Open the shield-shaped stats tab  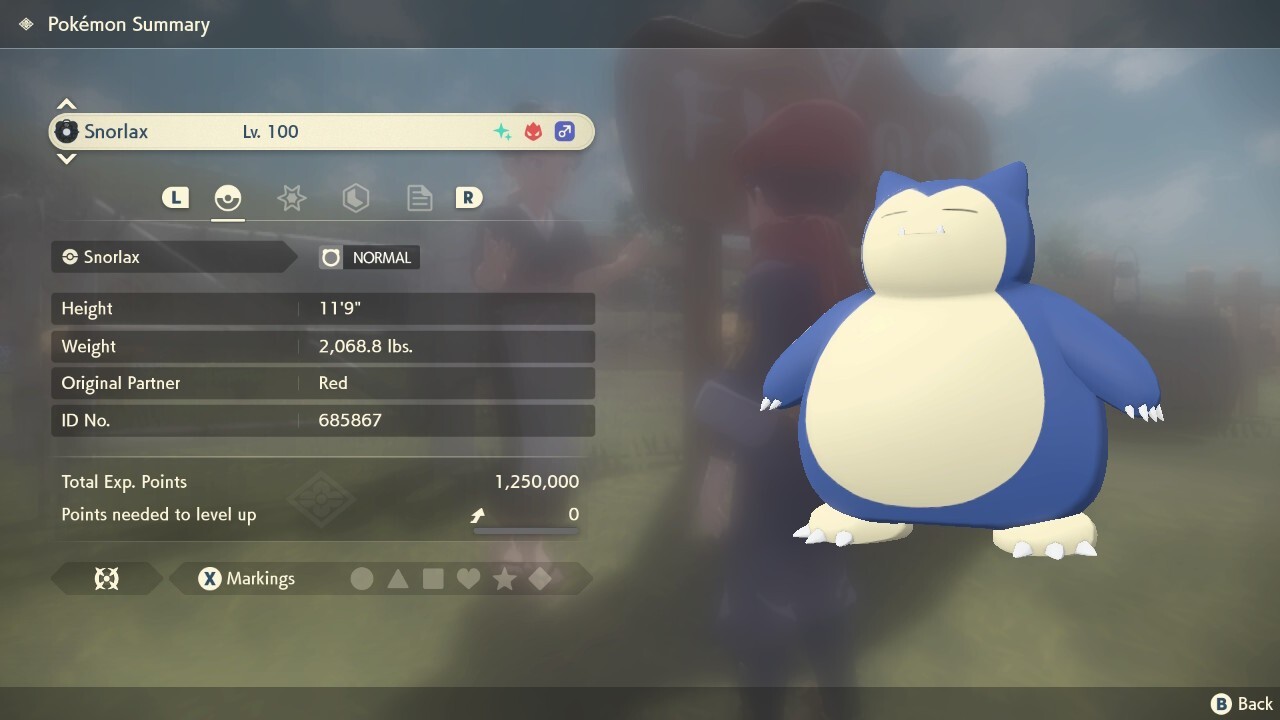coord(356,198)
